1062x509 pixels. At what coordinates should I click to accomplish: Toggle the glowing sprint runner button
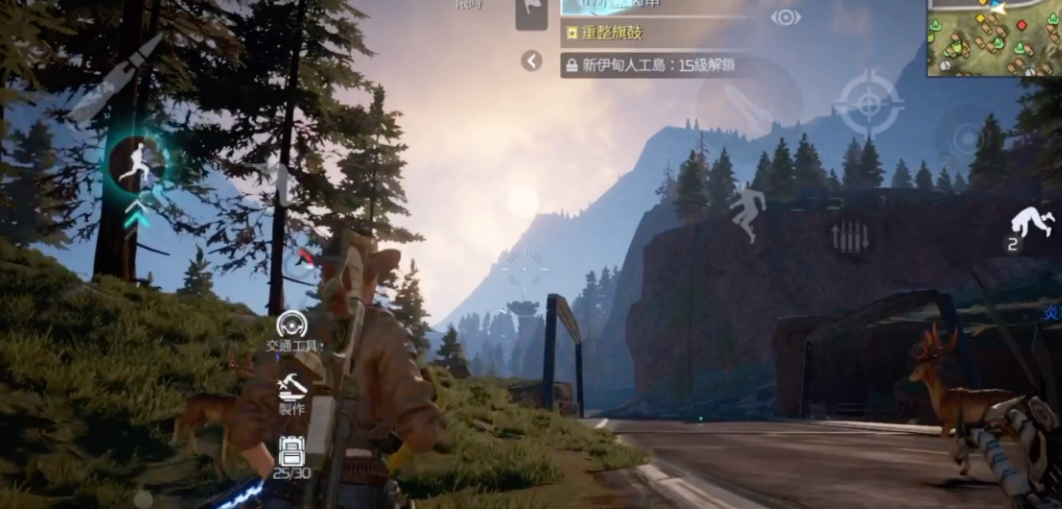136,164
